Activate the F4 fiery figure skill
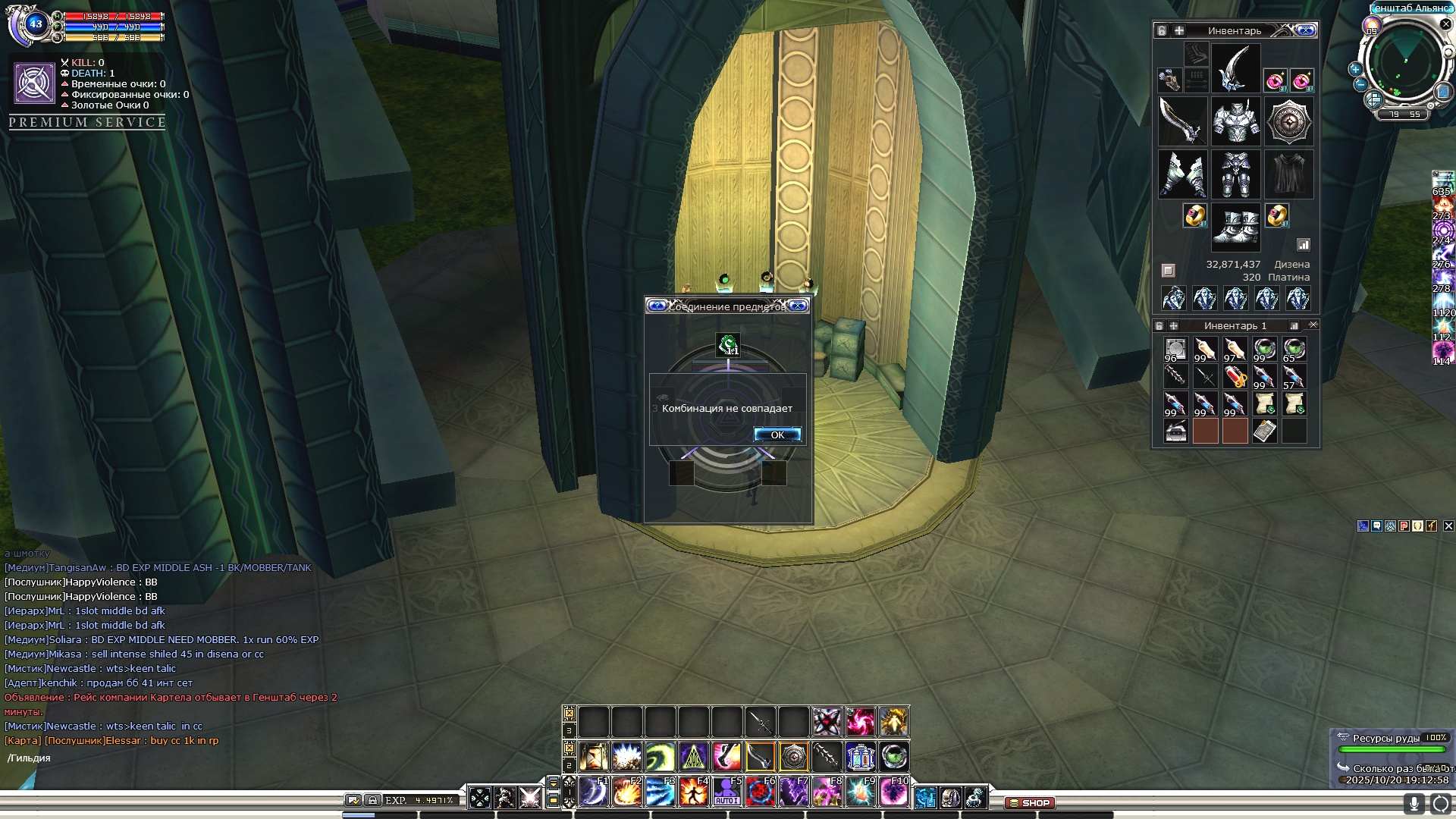This screenshot has width=1456, height=819. click(x=693, y=792)
